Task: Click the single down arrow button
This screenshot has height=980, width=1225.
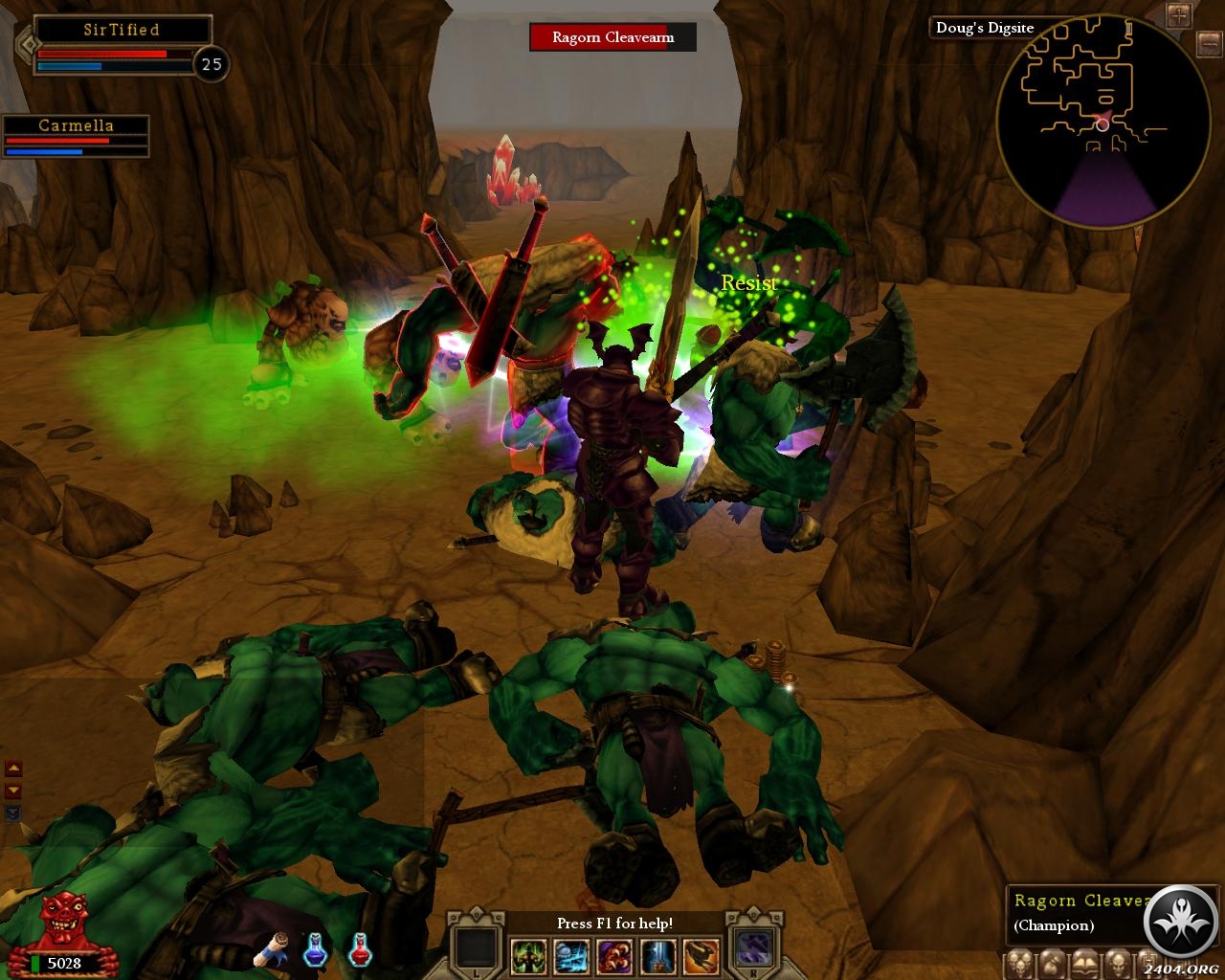Action: pos(13,791)
